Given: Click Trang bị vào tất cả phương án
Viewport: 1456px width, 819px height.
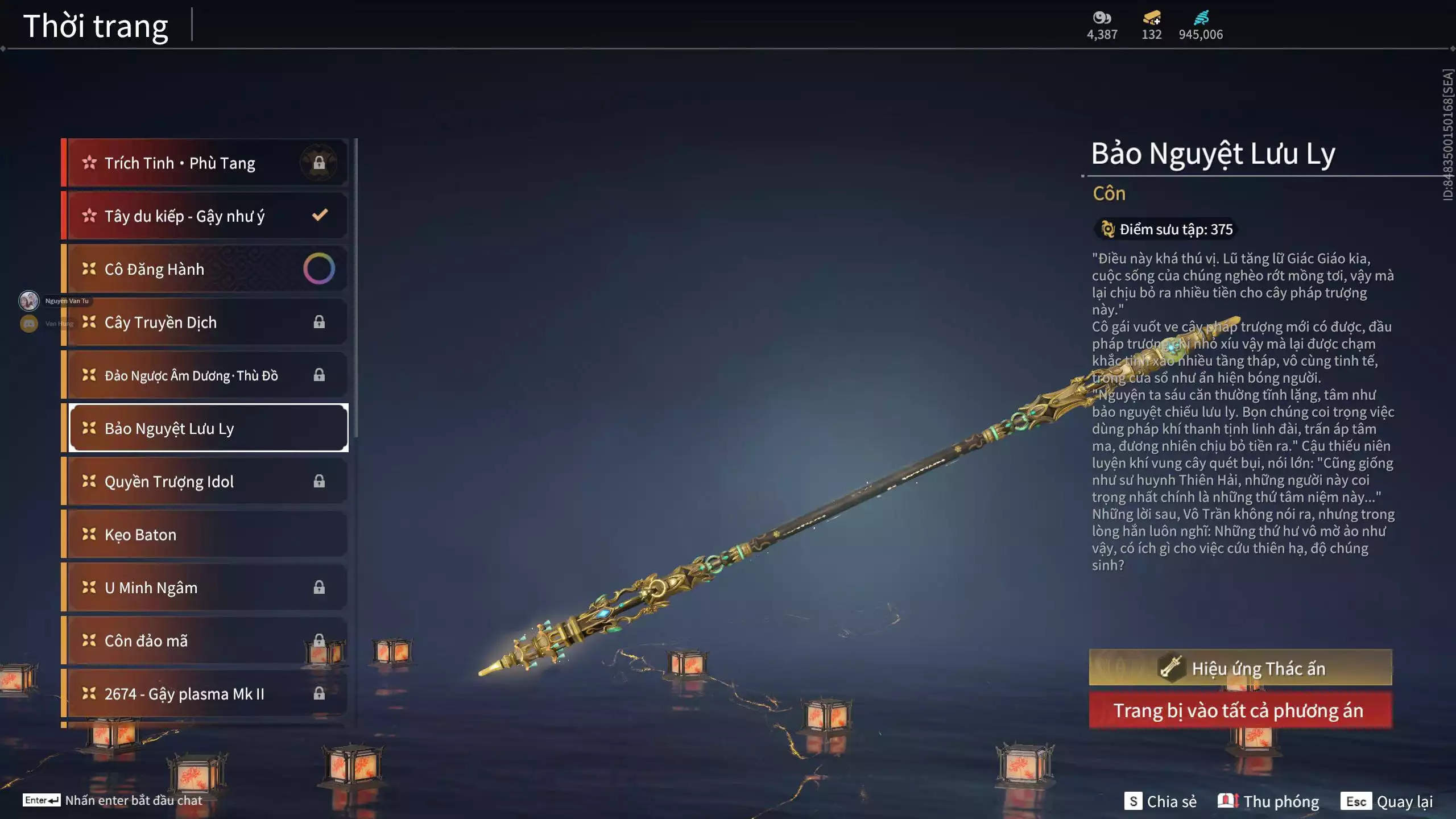Looking at the screenshot, I should 1240,711.
